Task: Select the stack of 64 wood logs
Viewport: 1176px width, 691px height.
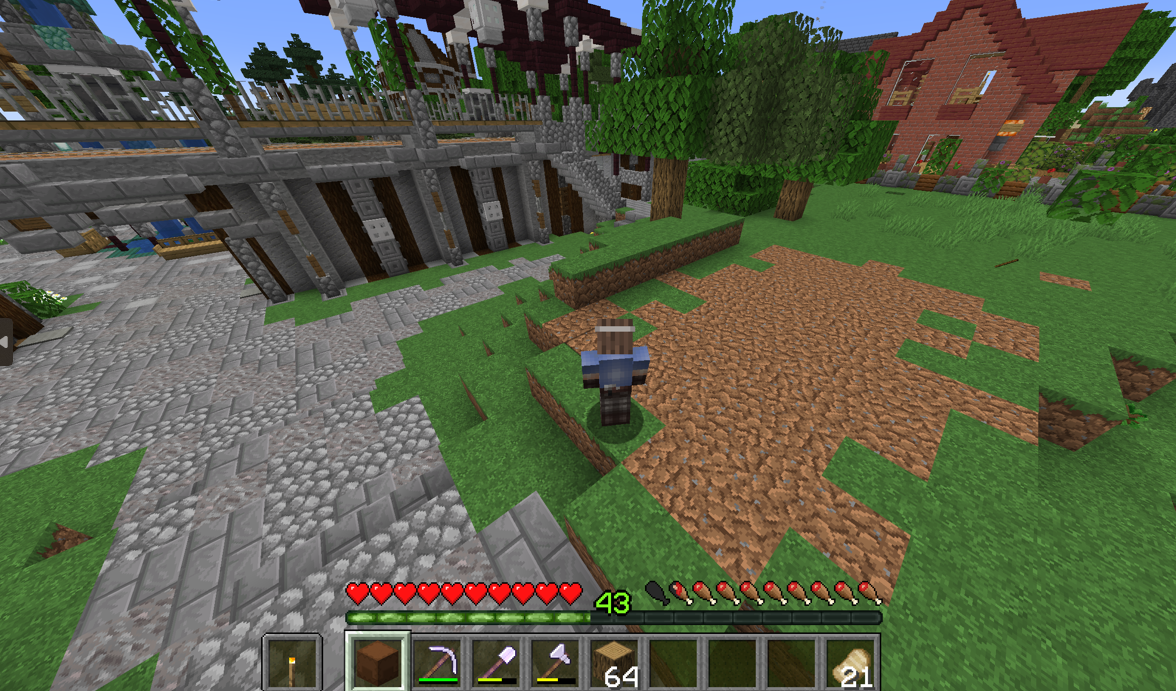Action: point(614,662)
